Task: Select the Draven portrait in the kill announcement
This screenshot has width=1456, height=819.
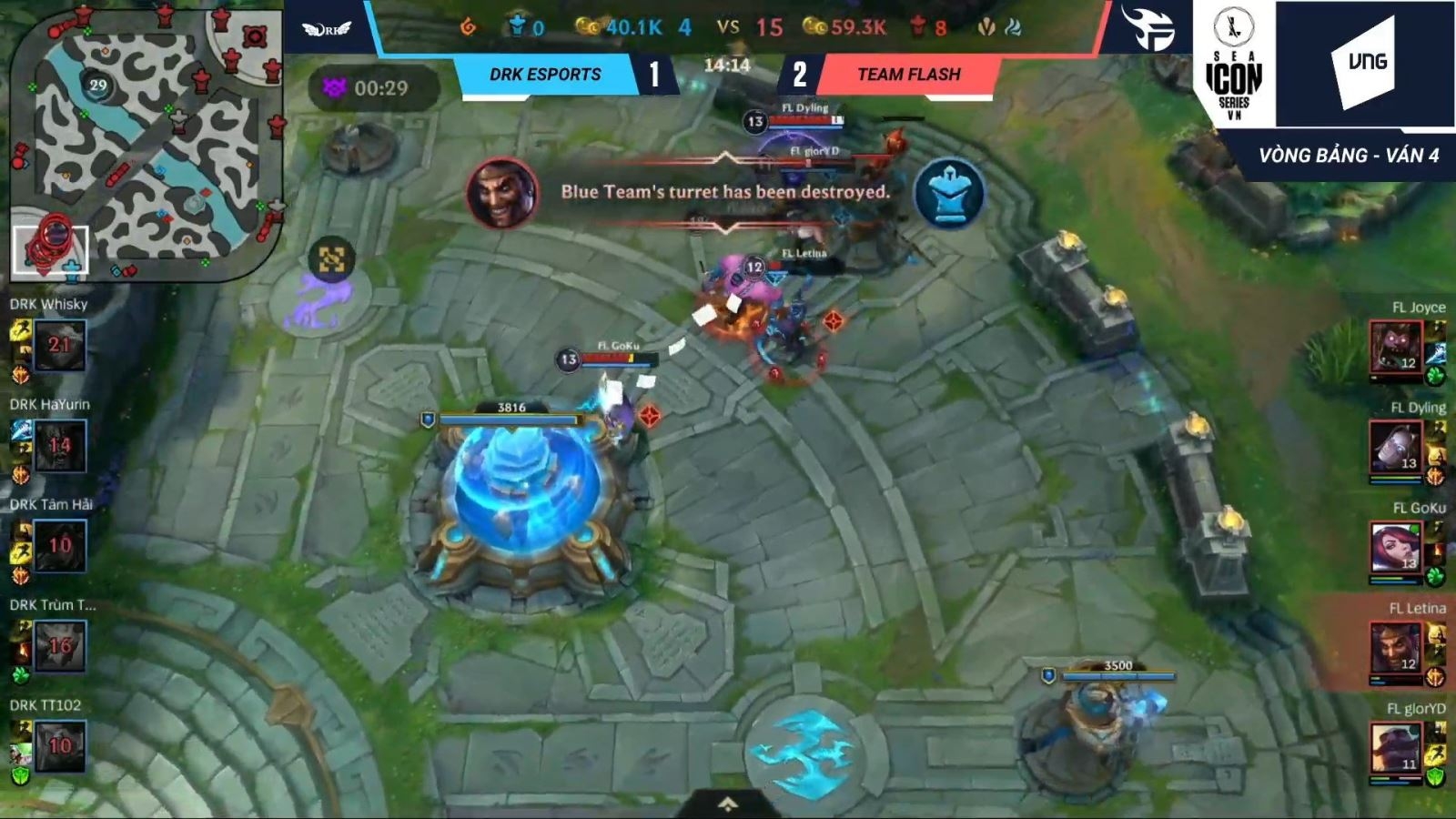Action: 500,193
